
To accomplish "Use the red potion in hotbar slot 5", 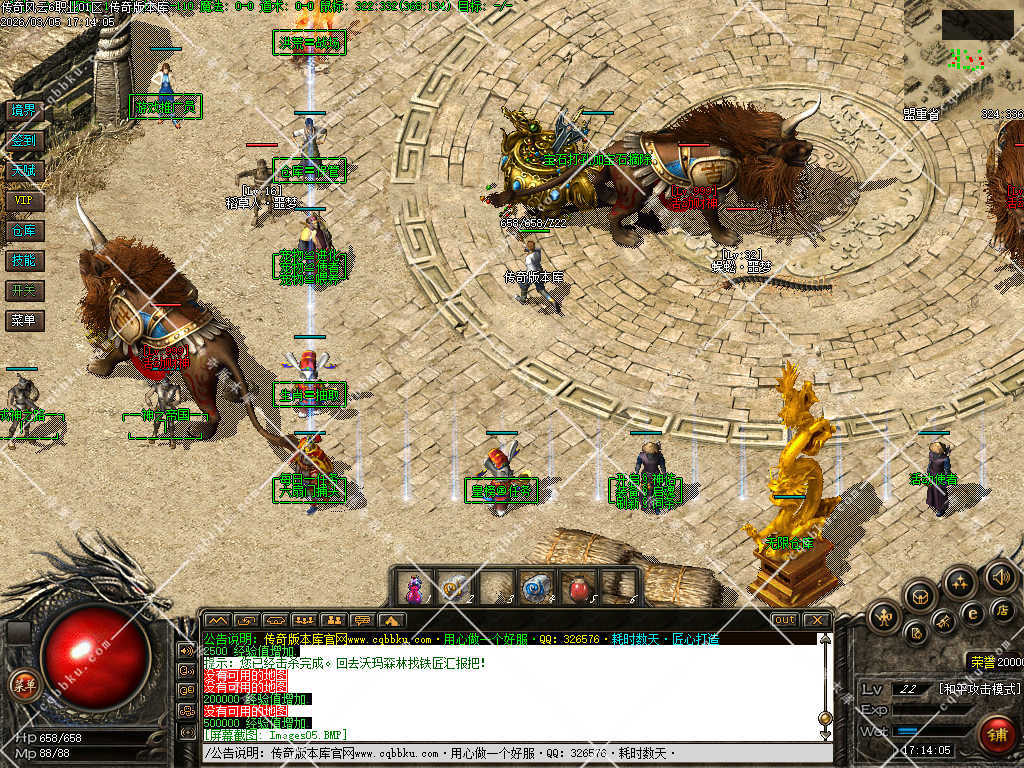I will click(576, 586).
